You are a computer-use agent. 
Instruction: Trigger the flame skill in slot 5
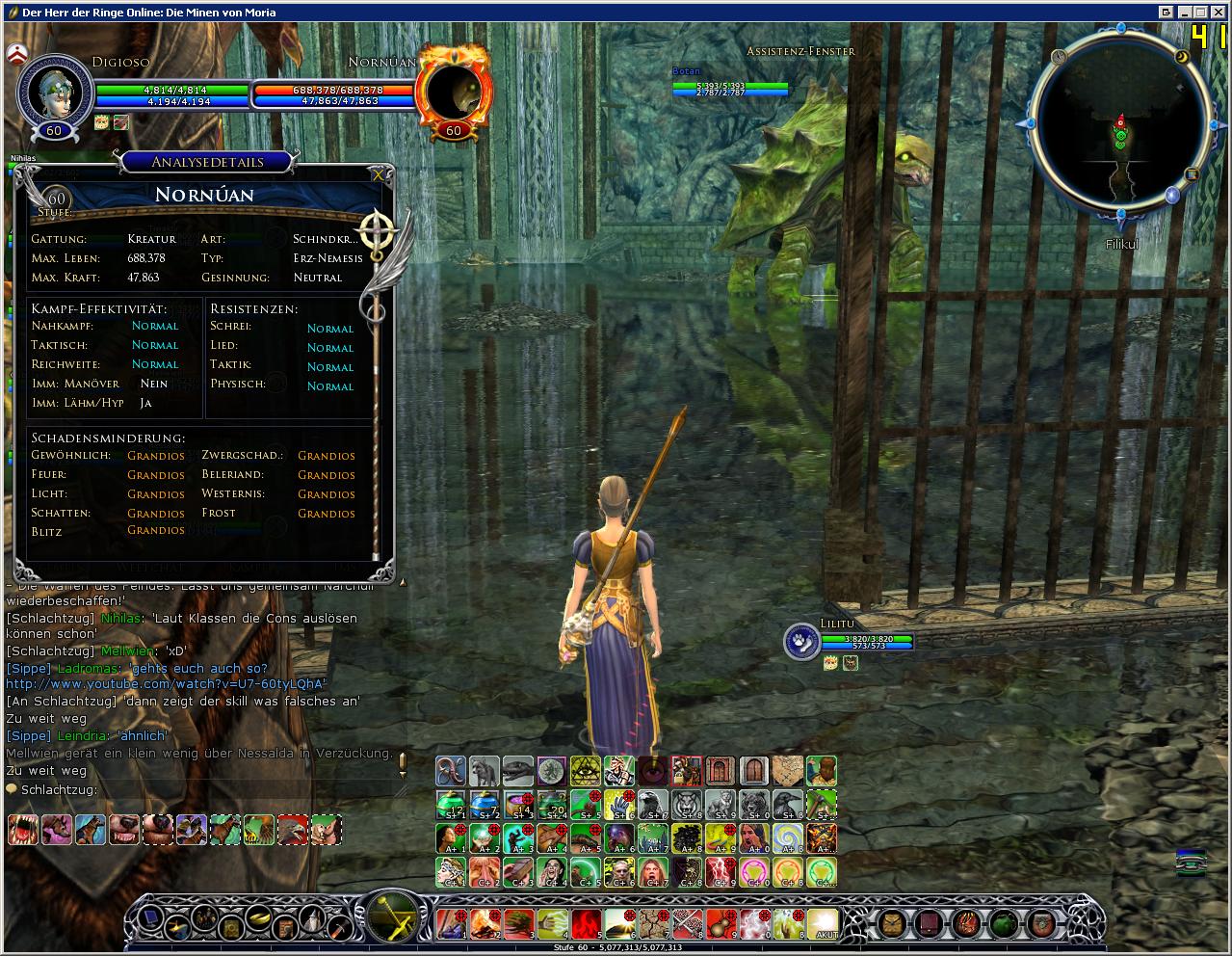point(587,922)
